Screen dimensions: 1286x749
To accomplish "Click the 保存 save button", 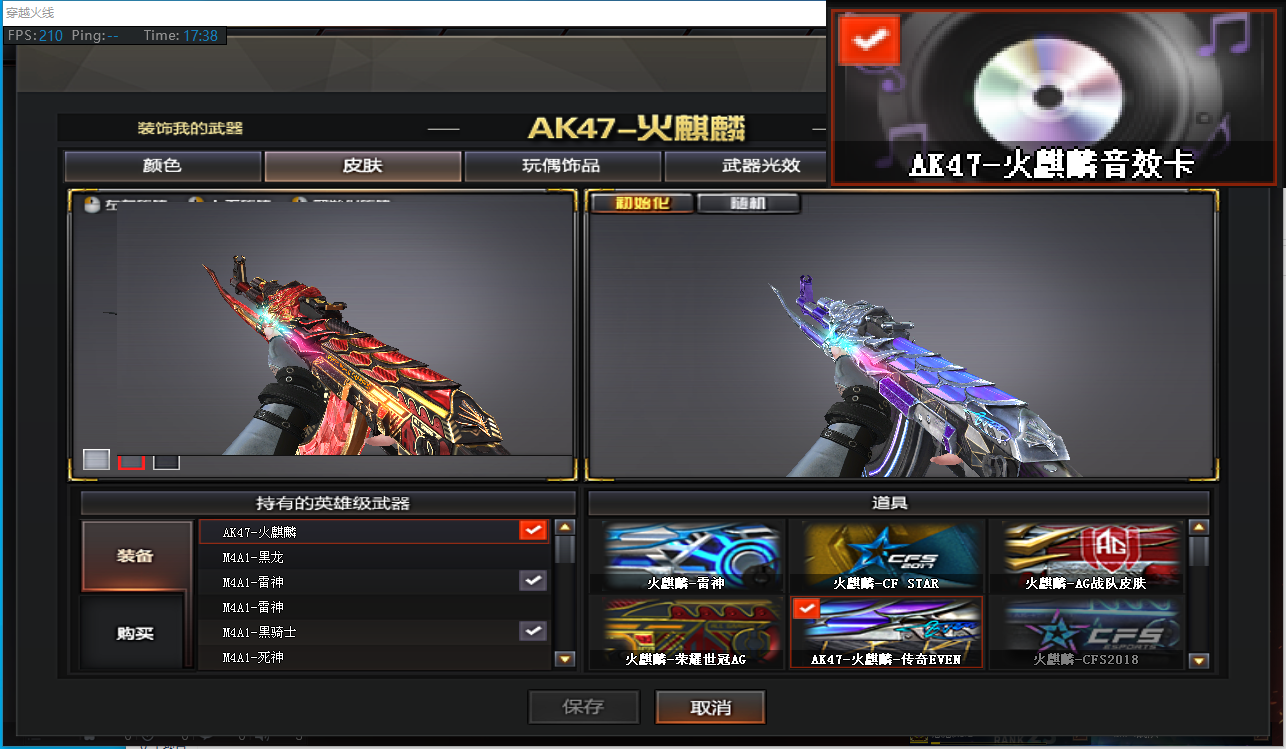I will pyautogui.click(x=583, y=707).
